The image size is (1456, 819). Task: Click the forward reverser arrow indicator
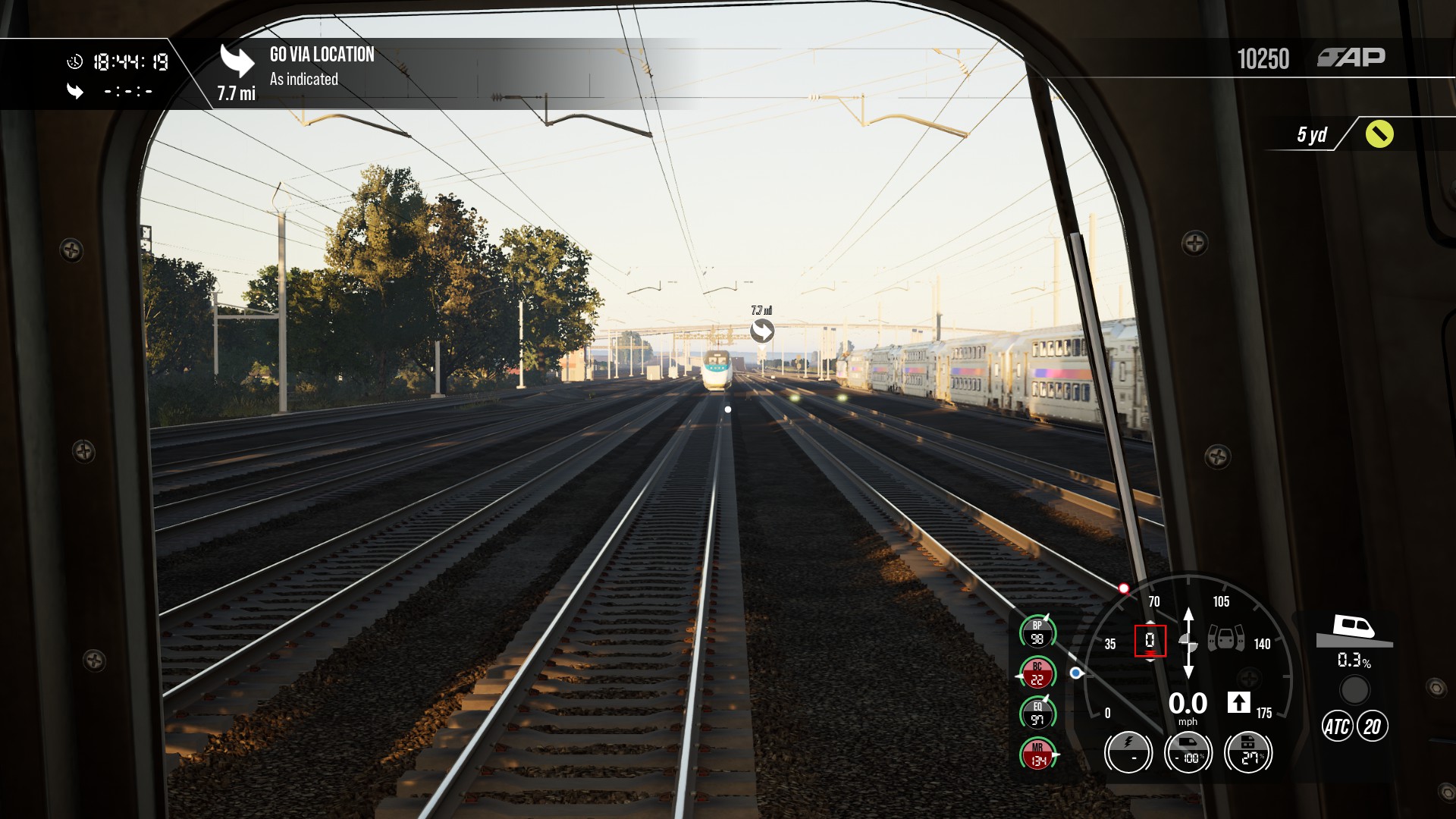pos(1238,703)
